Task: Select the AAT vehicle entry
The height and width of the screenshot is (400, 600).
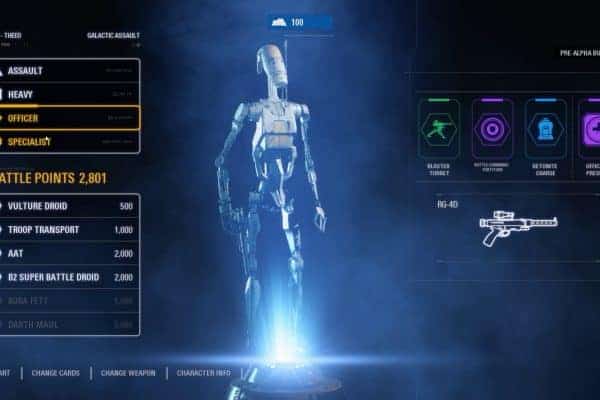Action: point(68,254)
